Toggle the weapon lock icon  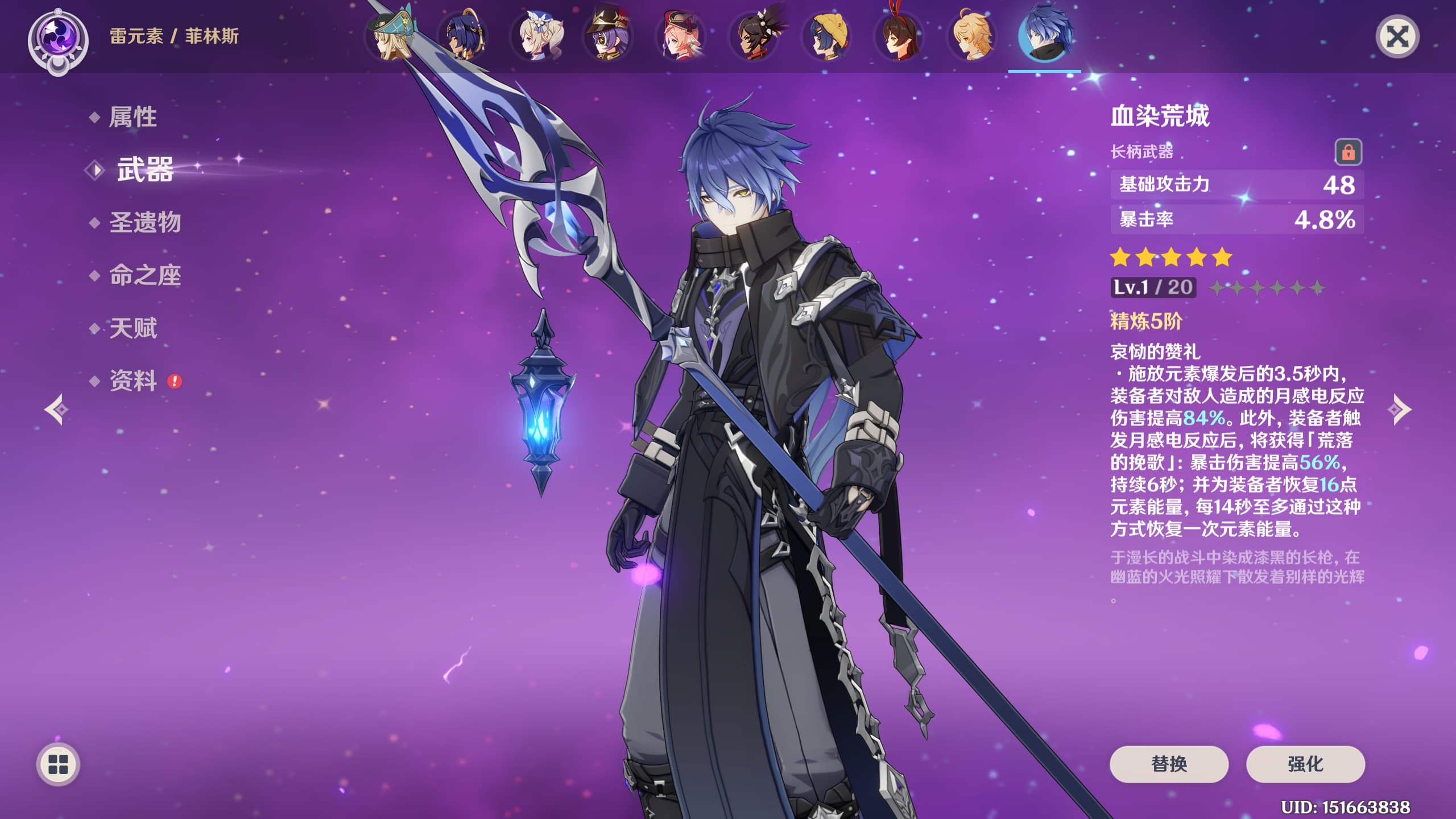[x=1348, y=152]
